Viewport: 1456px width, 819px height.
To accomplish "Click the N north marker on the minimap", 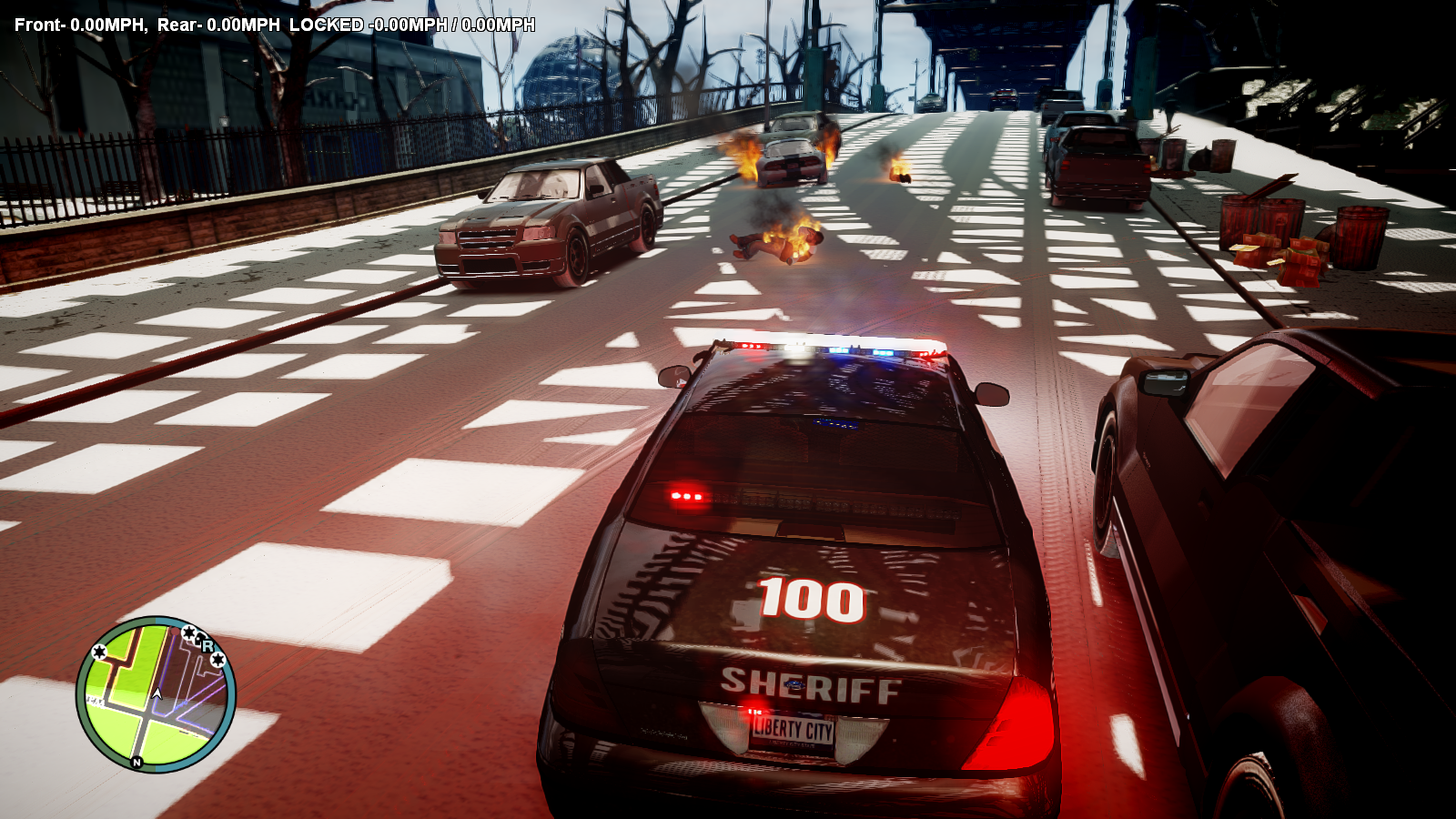I will [136, 762].
